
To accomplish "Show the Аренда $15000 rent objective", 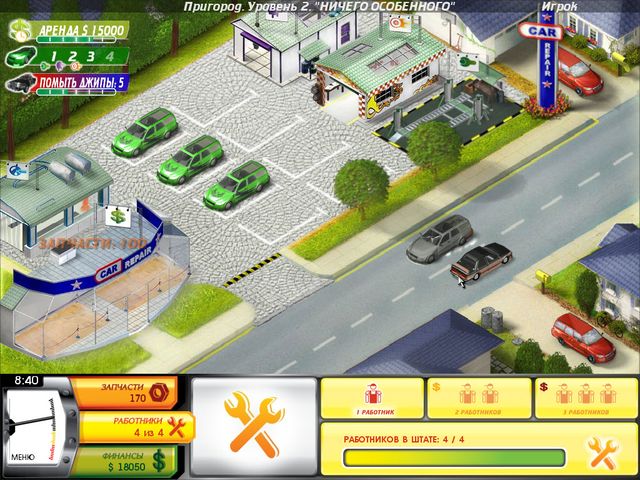I will coord(72,32).
